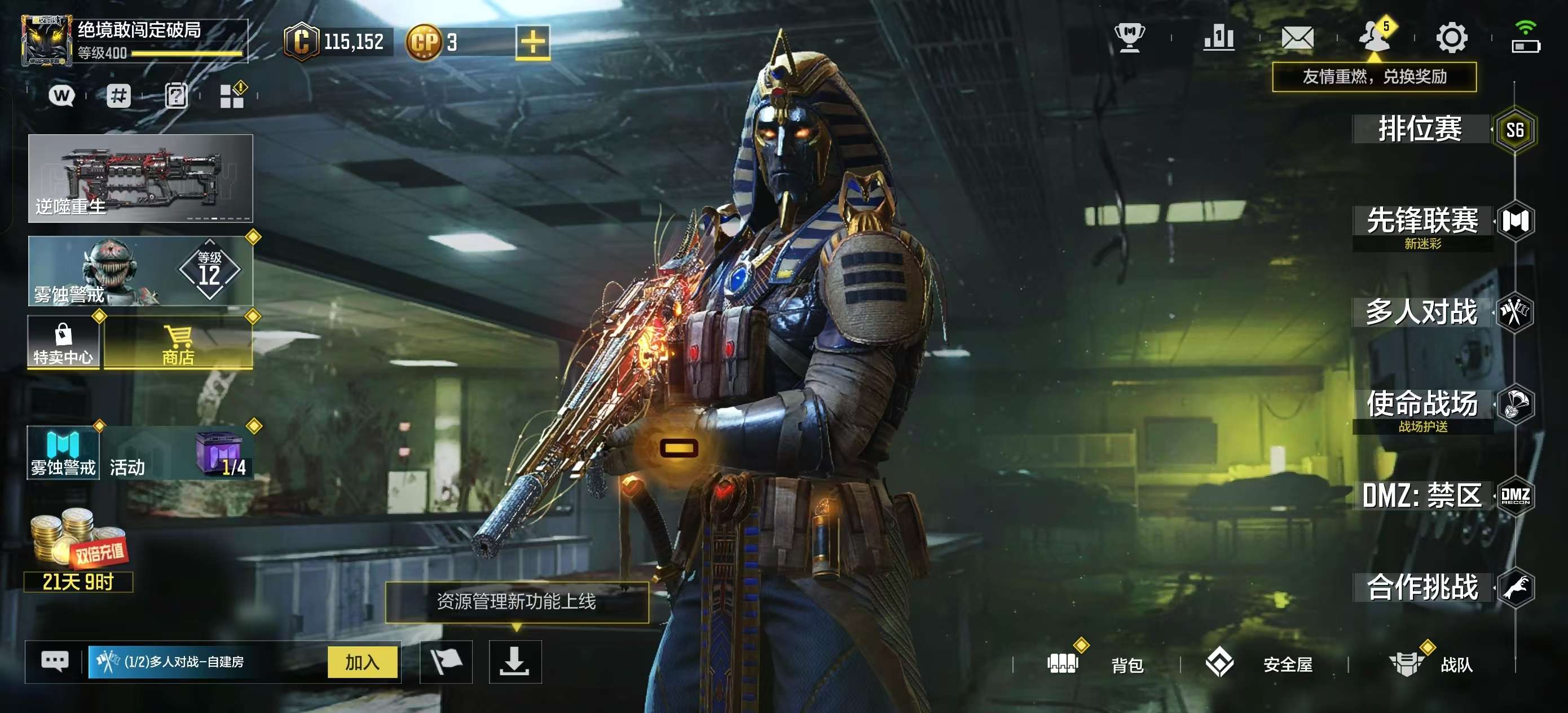Select the 先锋联赛 mode entry
This screenshot has width=1568, height=713.
1423,221
